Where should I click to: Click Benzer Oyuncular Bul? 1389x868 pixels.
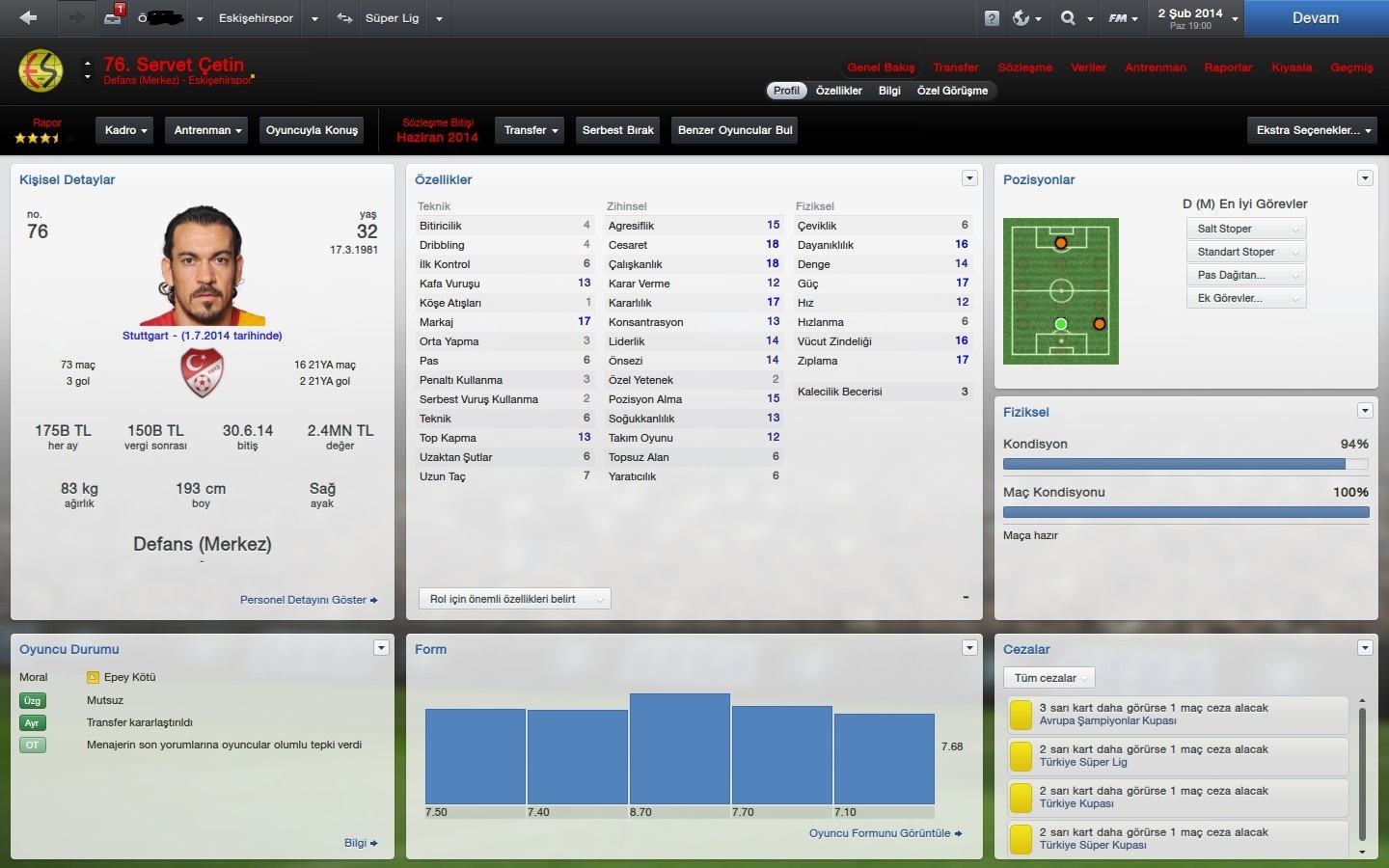735,130
